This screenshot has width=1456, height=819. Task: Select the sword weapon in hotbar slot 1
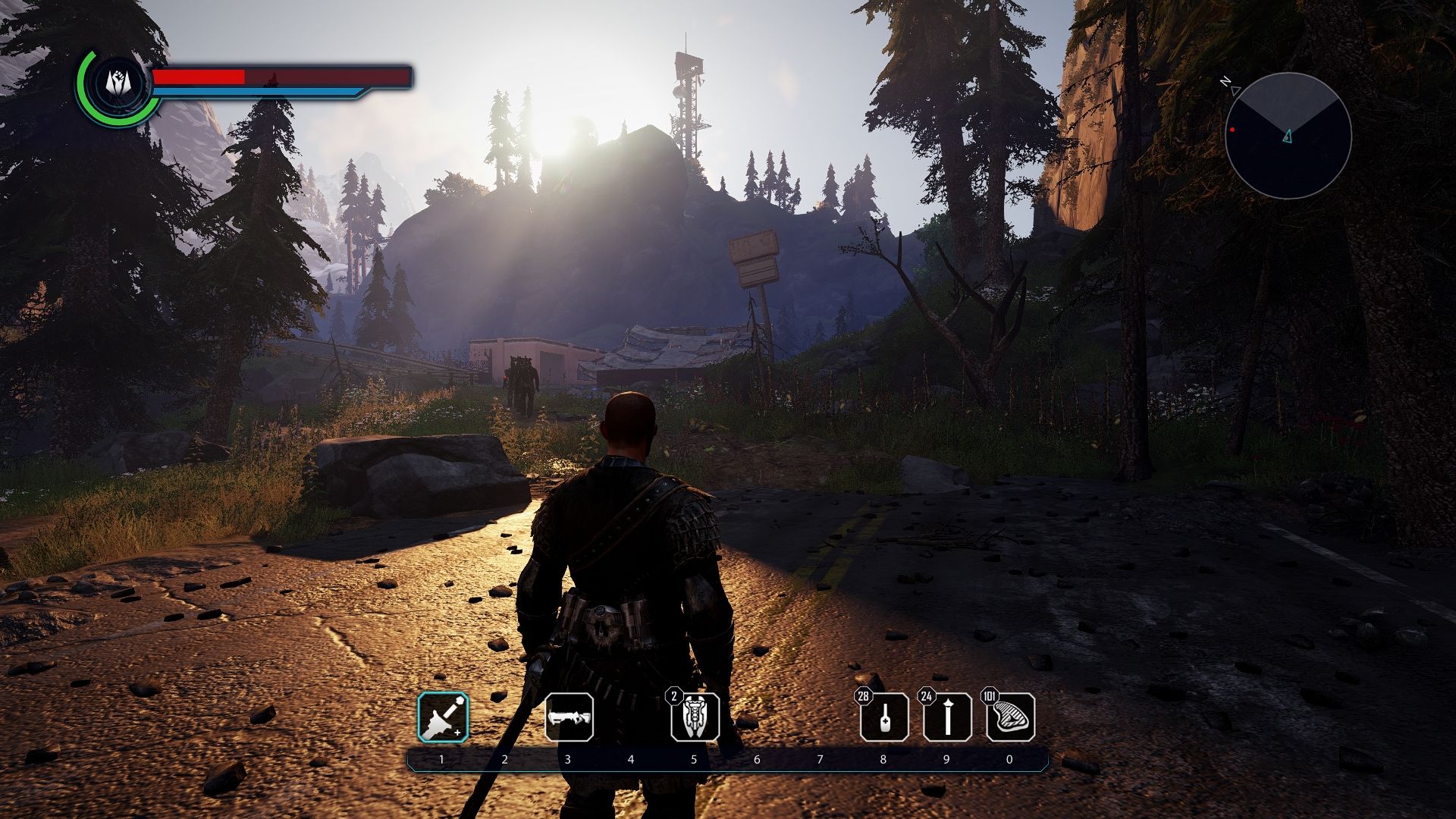coord(443,717)
